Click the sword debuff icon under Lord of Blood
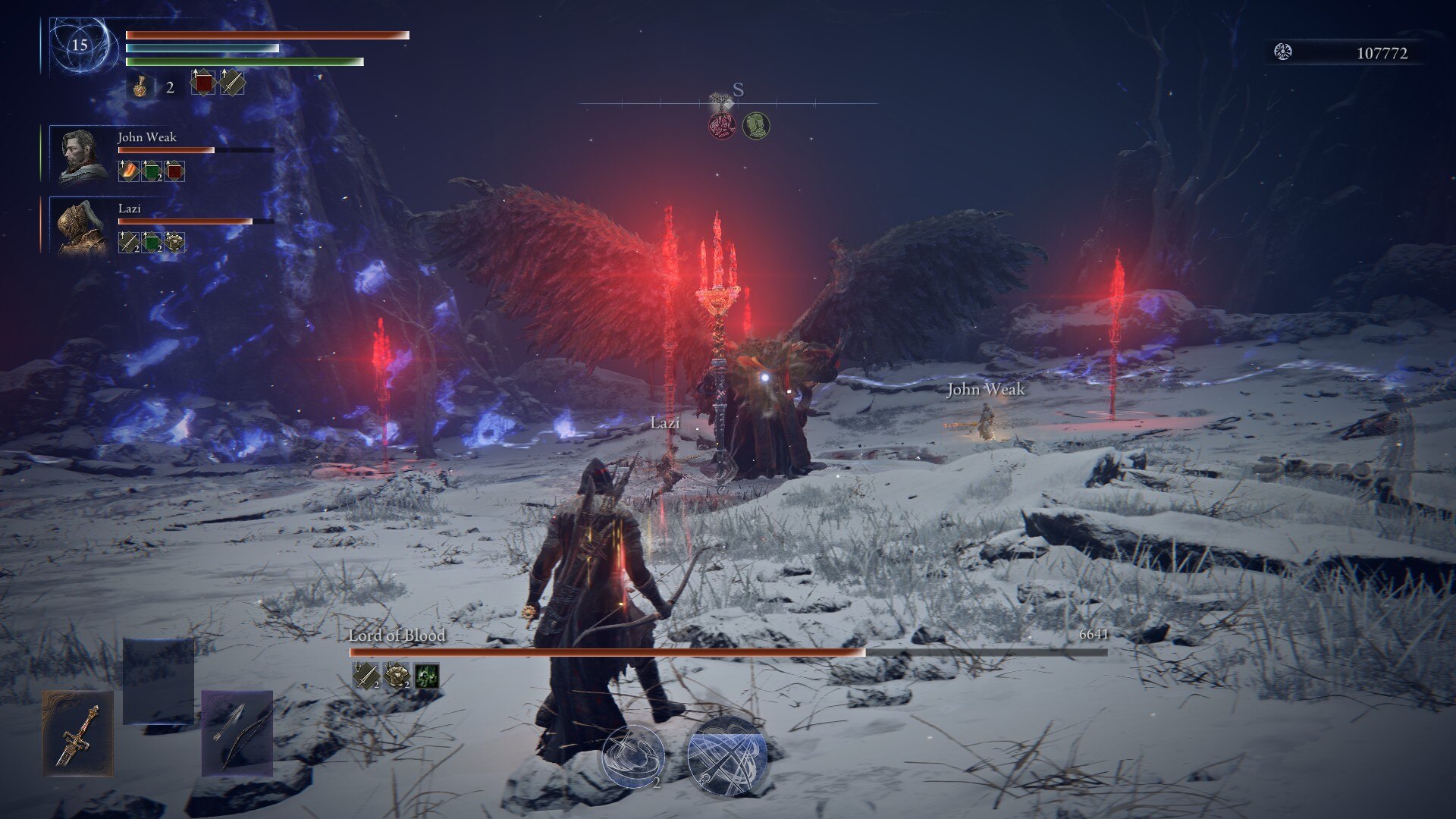The image size is (1456, 819). (x=365, y=676)
